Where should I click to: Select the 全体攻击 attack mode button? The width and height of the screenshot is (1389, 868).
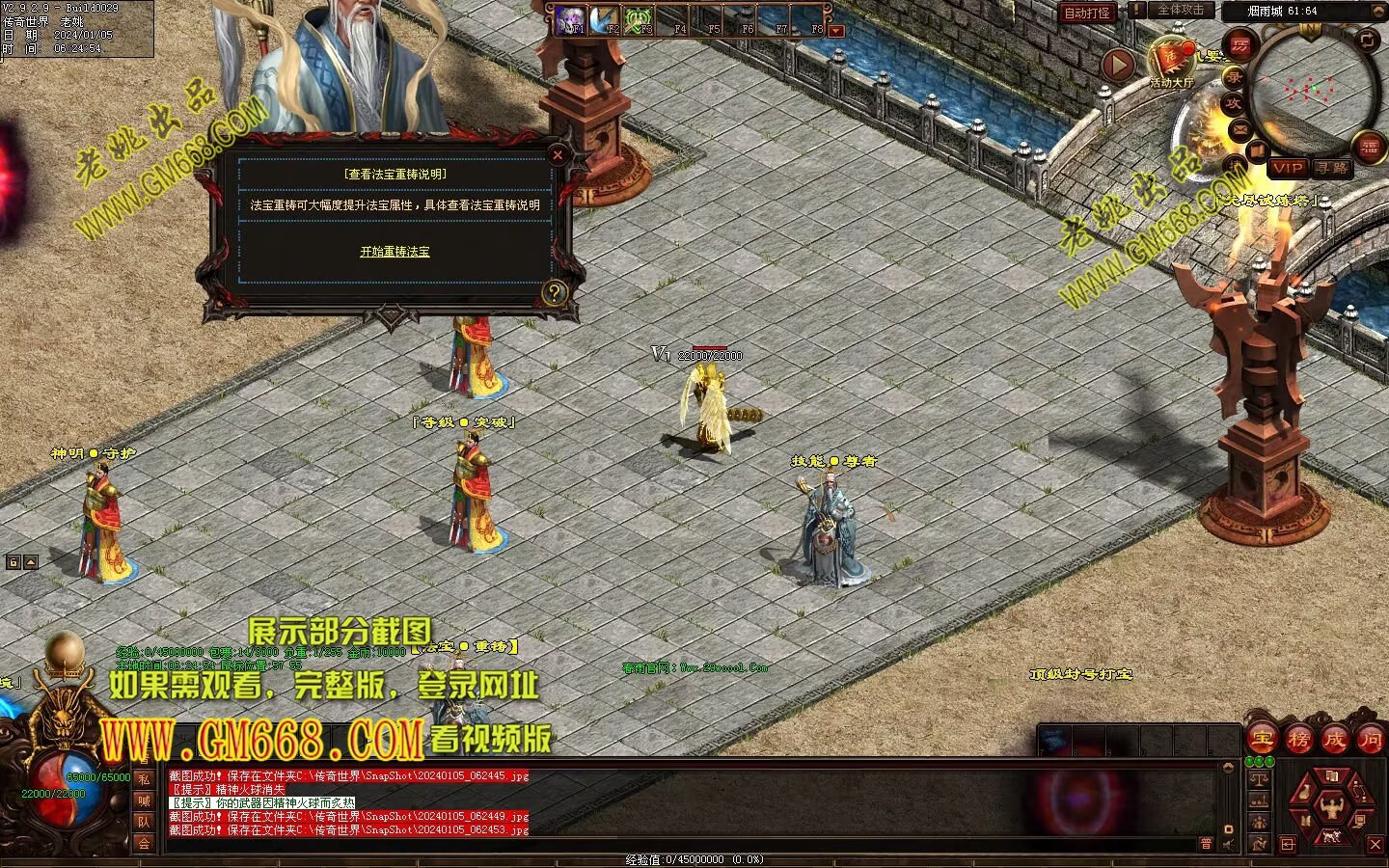point(1180,10)
